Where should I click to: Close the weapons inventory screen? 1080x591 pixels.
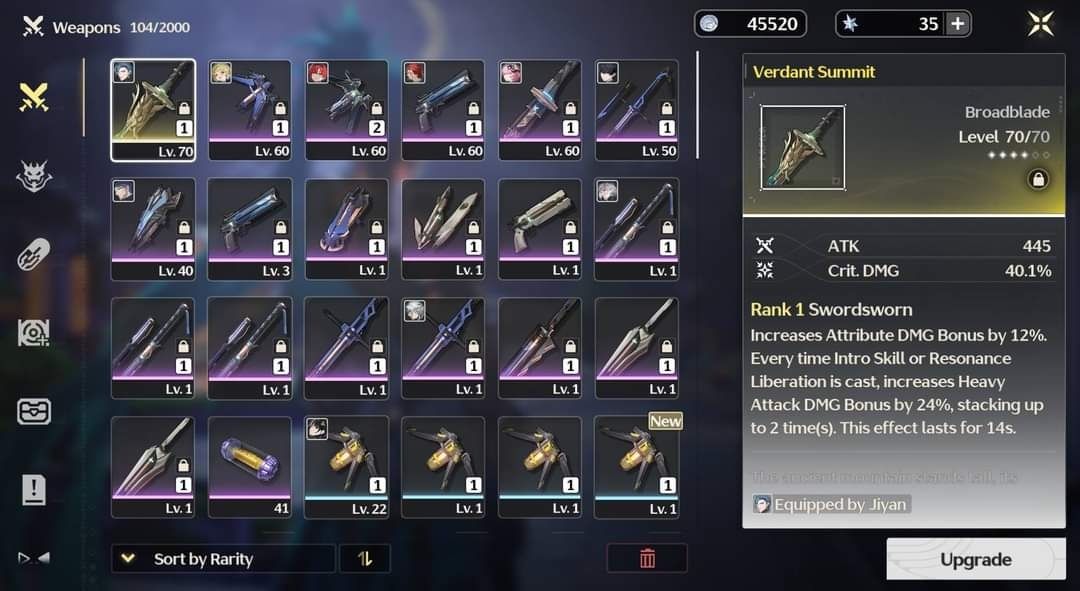point(1041,24)
